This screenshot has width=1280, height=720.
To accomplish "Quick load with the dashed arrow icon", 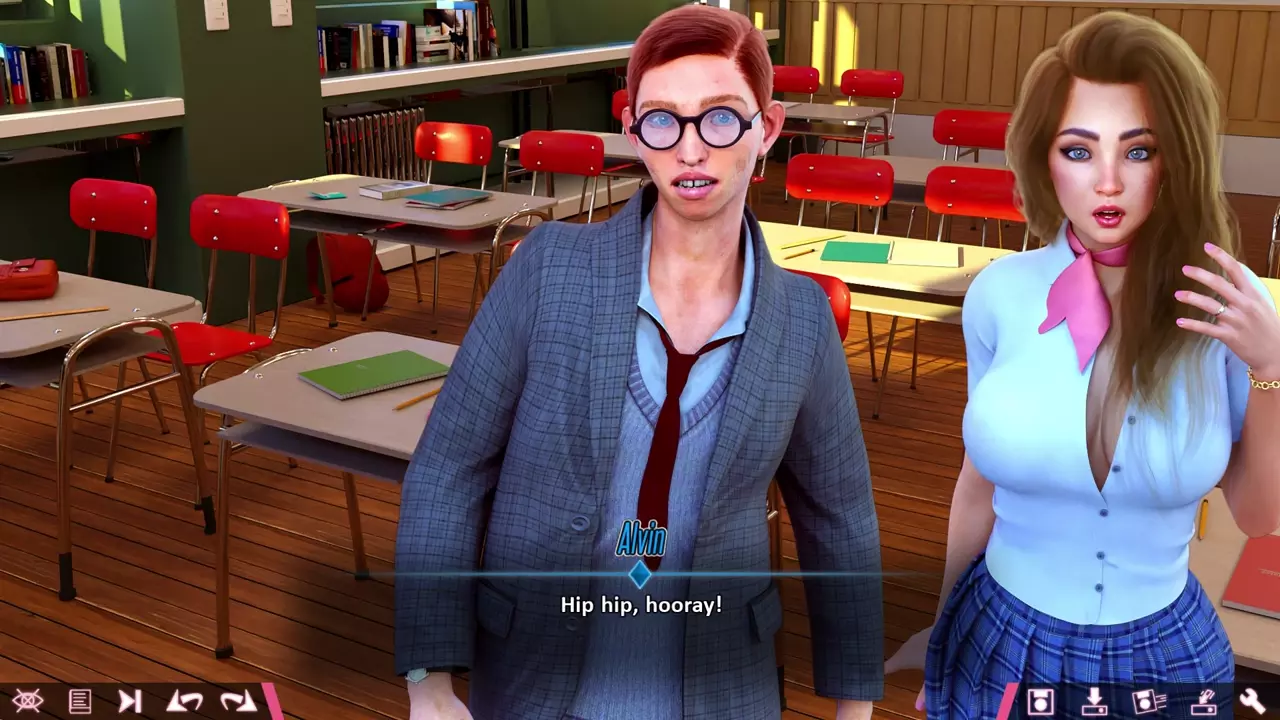I will [x=1201, y=701].
